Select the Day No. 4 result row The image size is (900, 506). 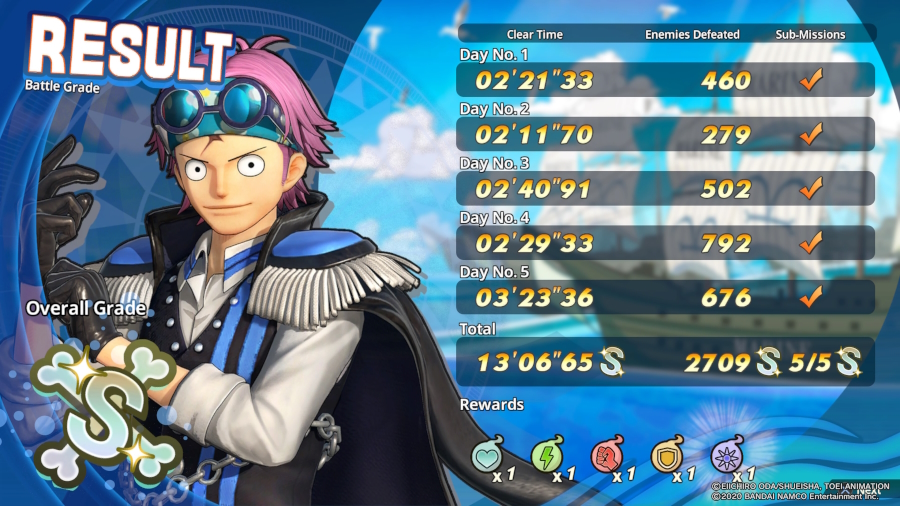[x=665, y=242]
